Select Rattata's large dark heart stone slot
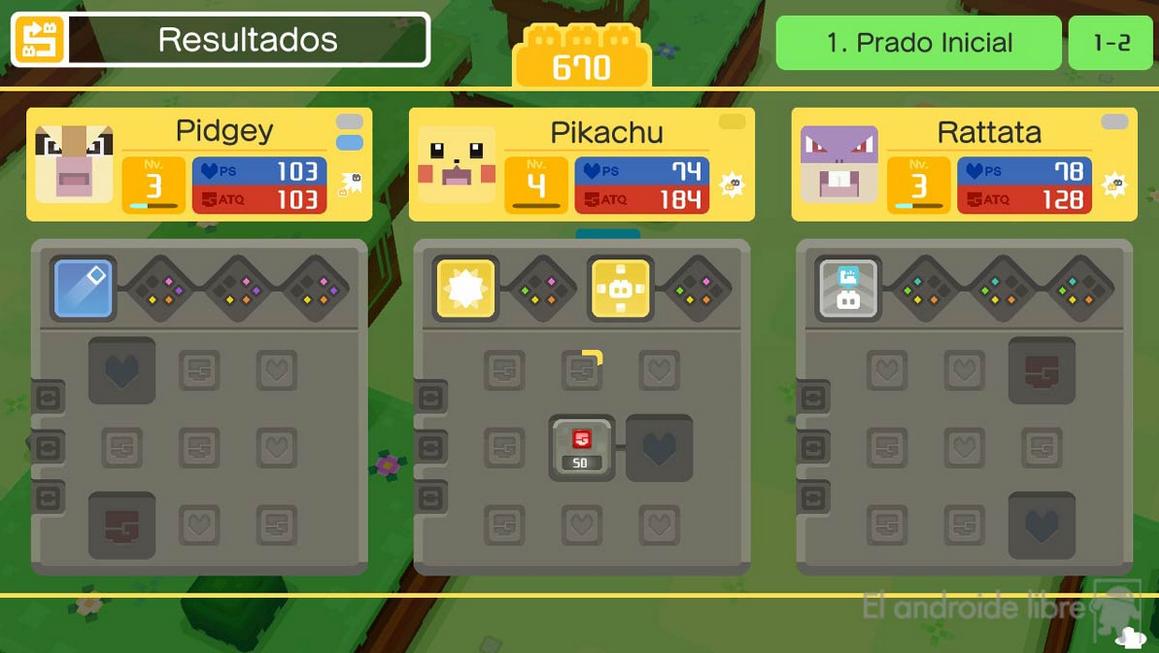Image resolution: width=1159 pixels, height=653 pixels. (x=1041, y=524)
